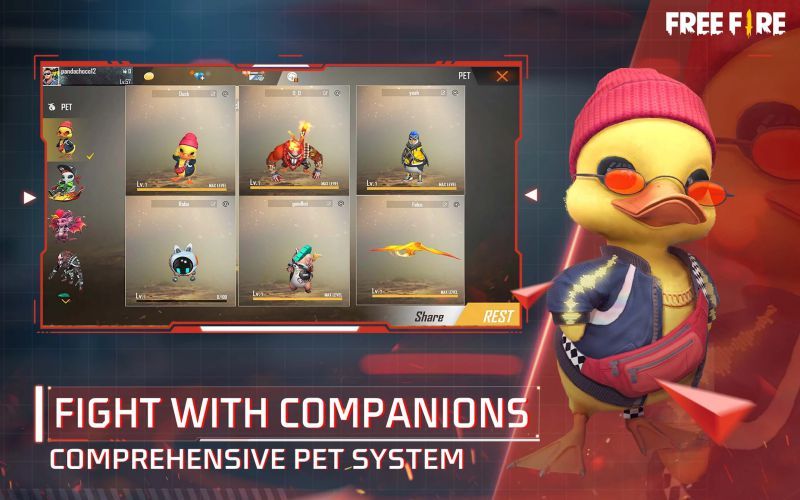Viewport: 800px width, 500px height.
Task: Pick the penguin pet in yellow jacket
Action: pos(410,139)
